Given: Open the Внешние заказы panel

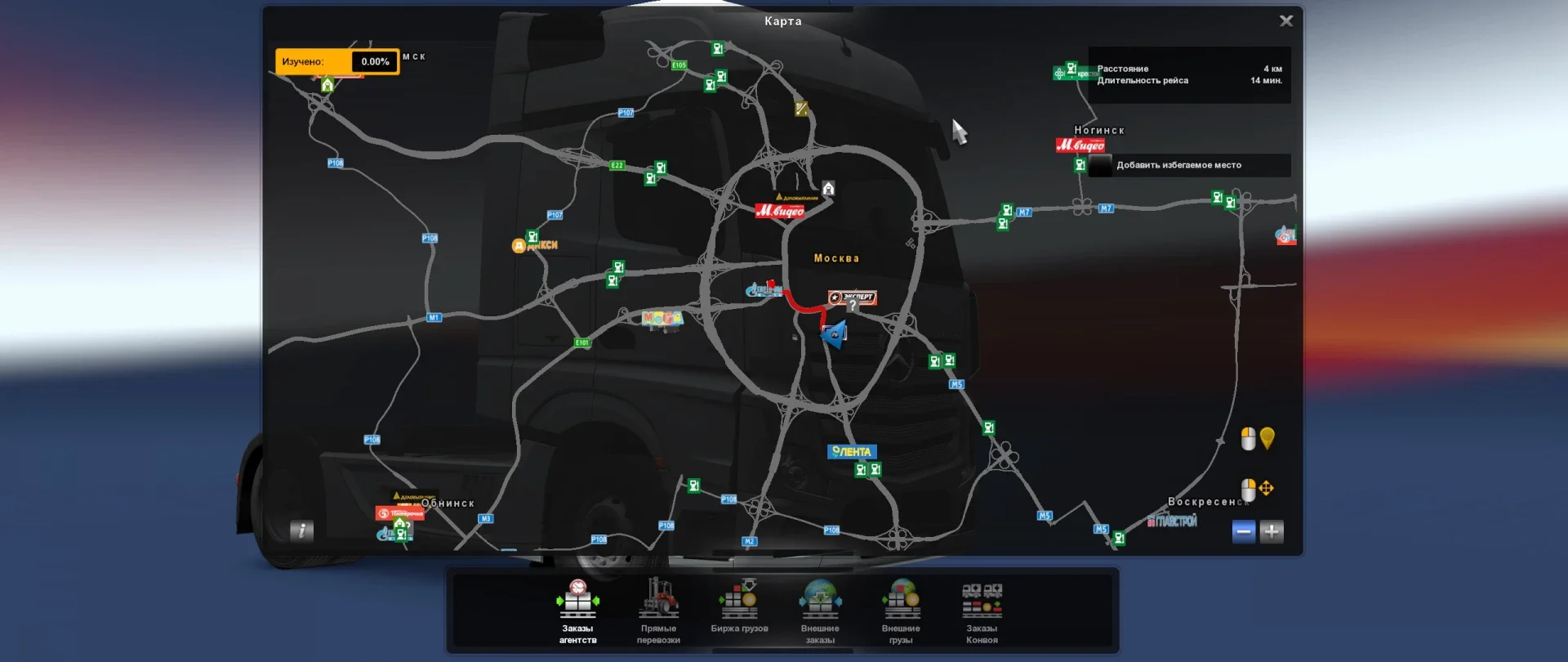Looking at the screenshot, I should [x=820, y=609].
